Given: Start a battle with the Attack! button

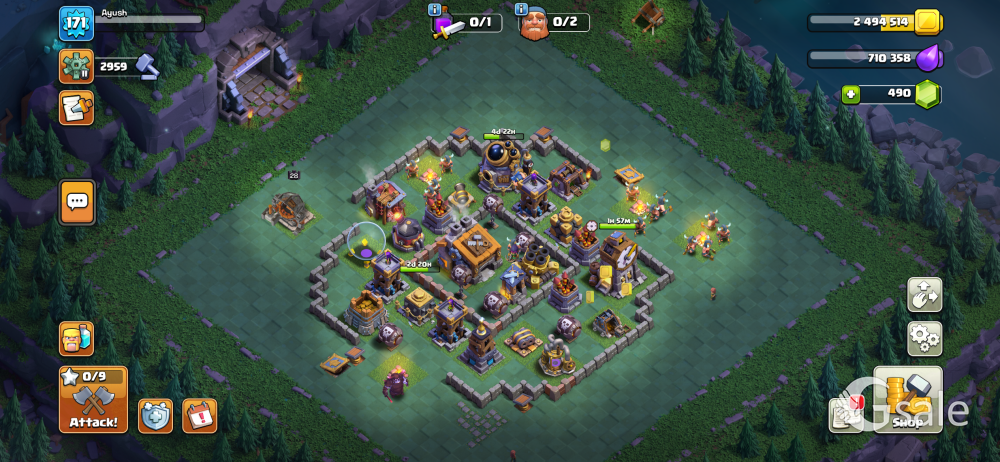Looking at the screenshot, I should point(93,400).
